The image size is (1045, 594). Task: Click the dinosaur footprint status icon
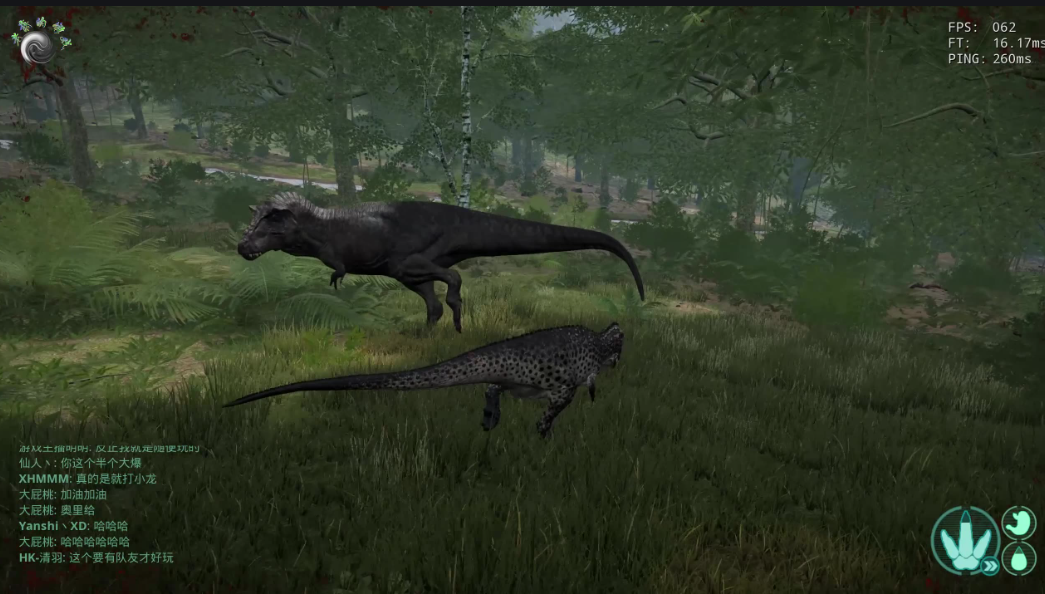tap(965, 539)
